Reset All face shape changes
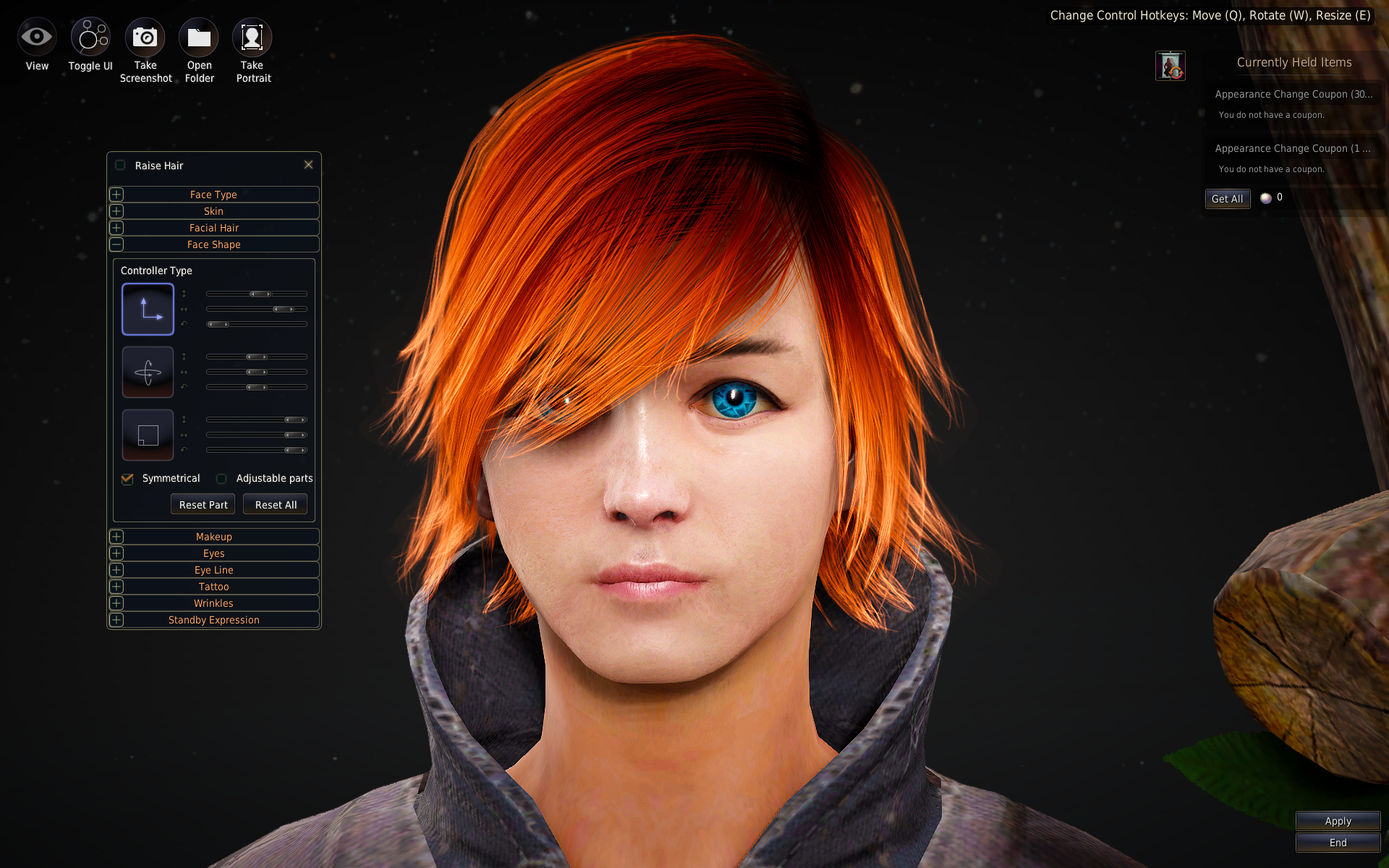 [x=276, y=505]
